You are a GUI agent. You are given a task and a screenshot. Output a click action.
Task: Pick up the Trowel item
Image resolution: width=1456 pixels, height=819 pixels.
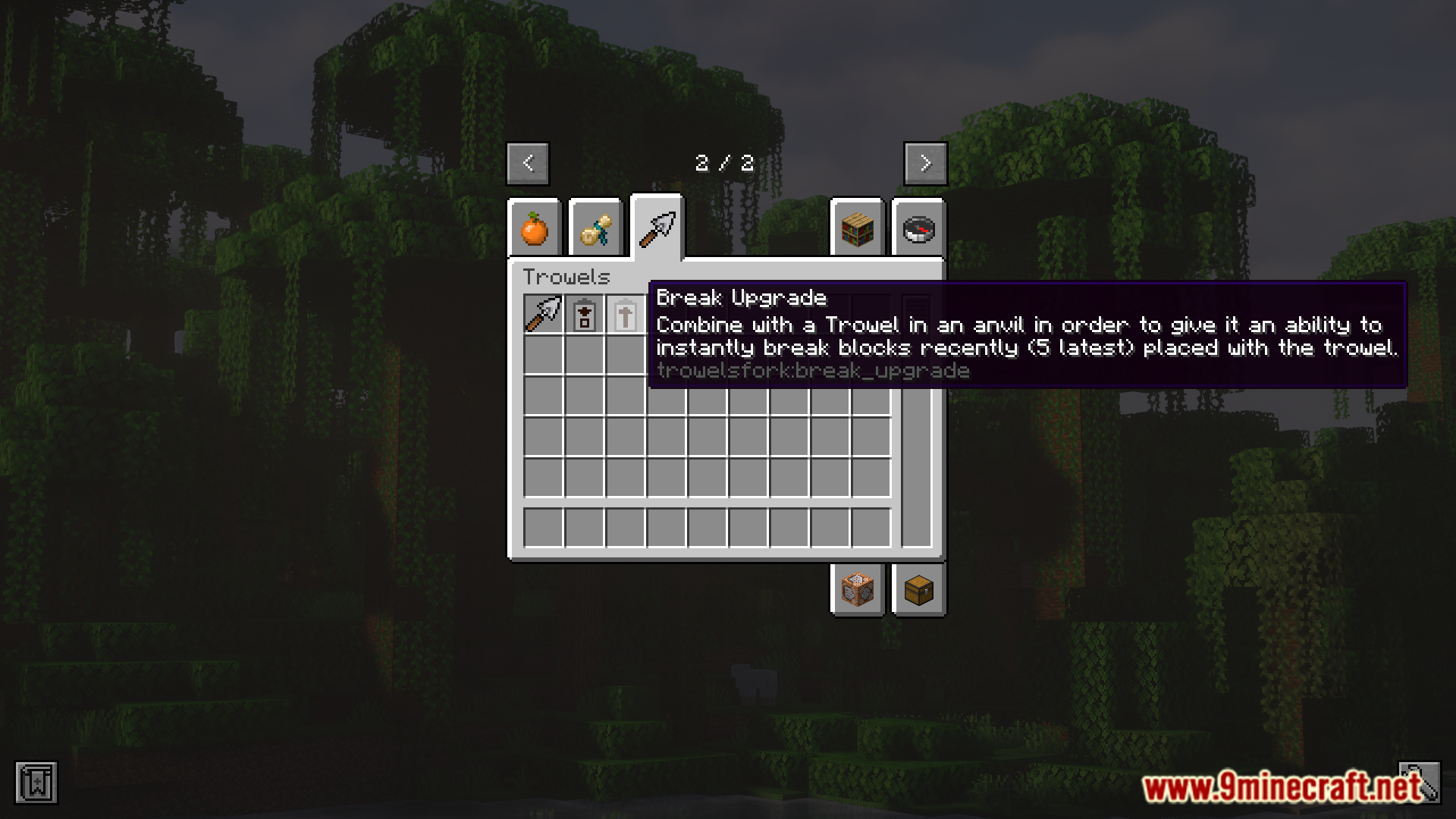(544, 314)
